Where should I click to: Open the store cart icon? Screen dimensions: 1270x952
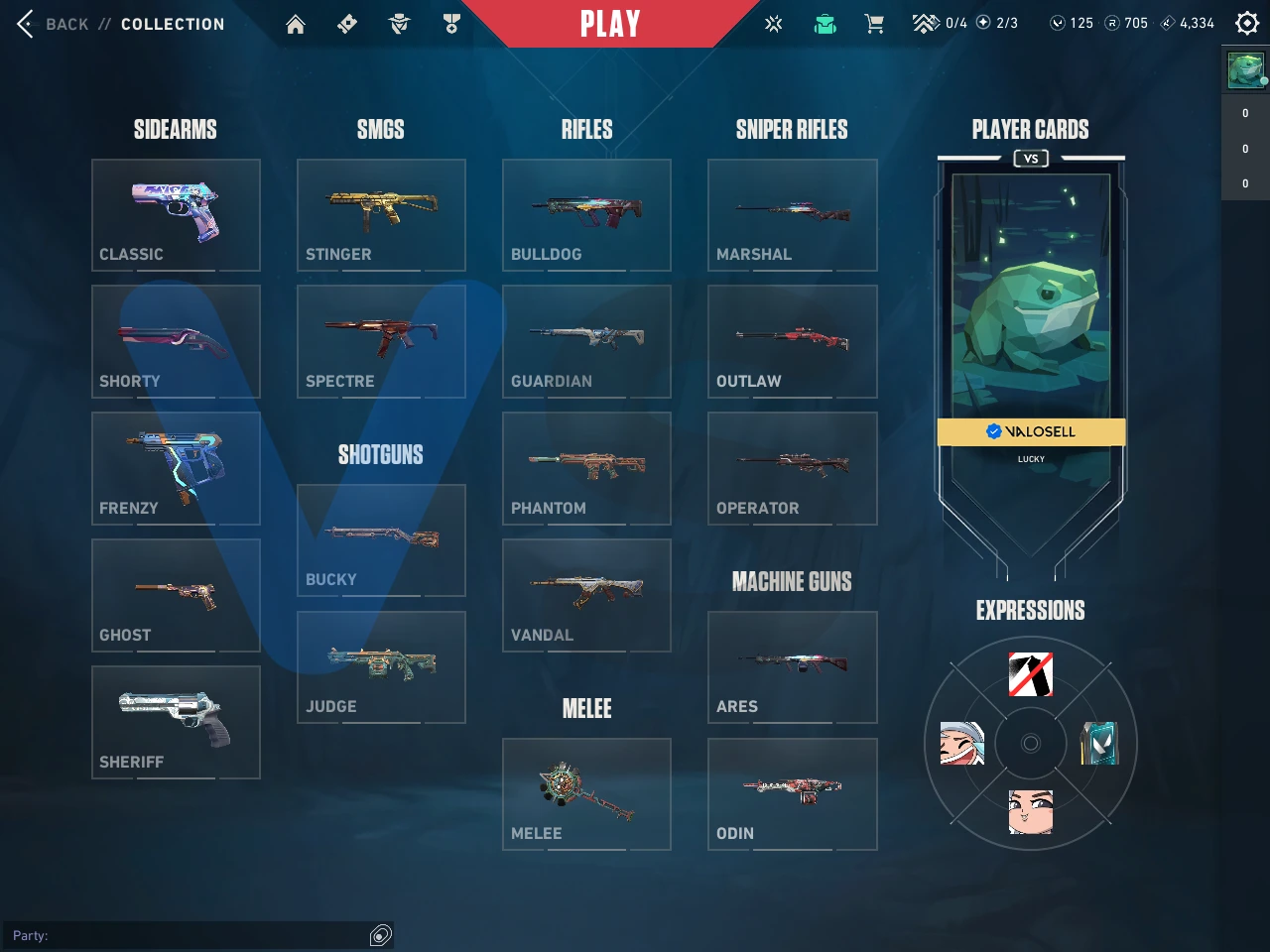point(874,24)
